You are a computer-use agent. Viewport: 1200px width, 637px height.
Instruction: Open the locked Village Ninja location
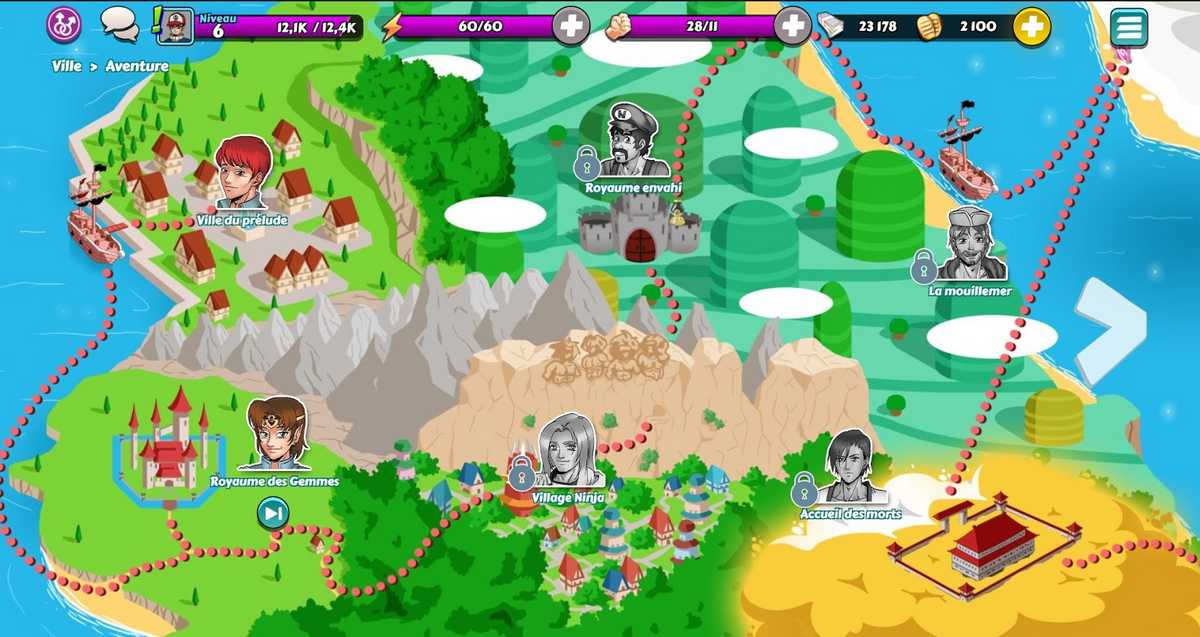568,453
